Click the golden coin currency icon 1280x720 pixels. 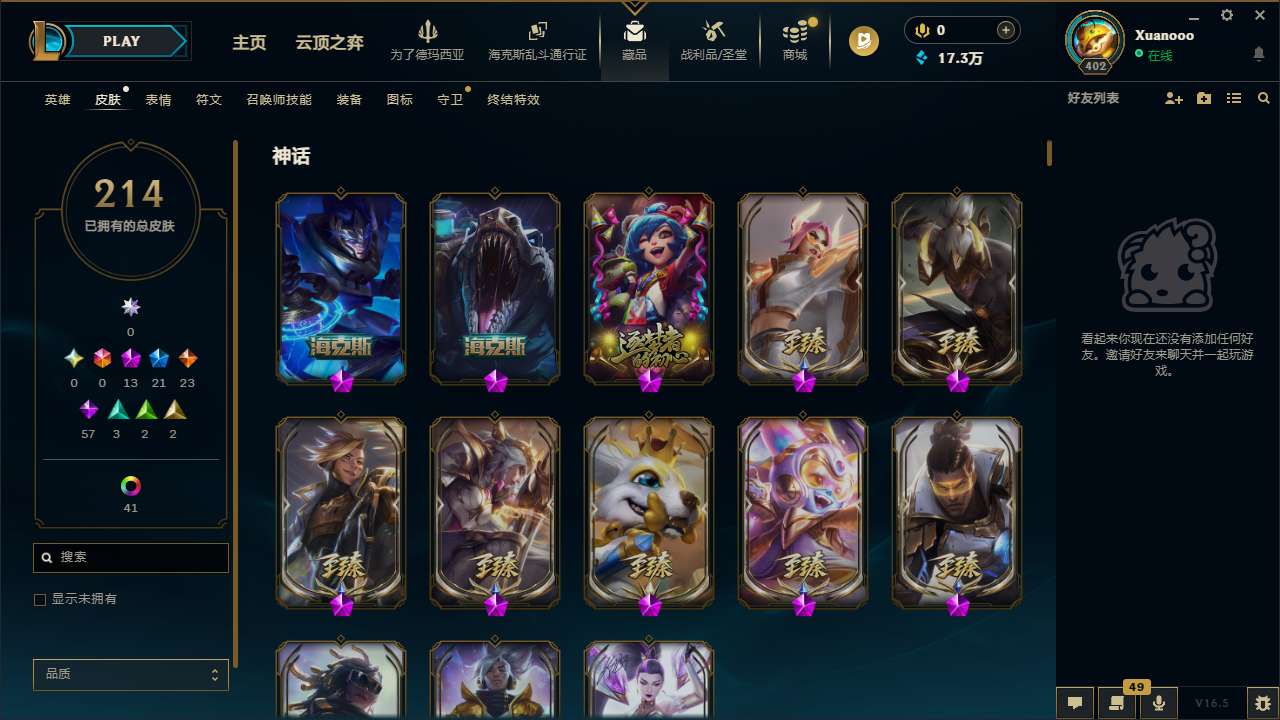pos(861,41)
